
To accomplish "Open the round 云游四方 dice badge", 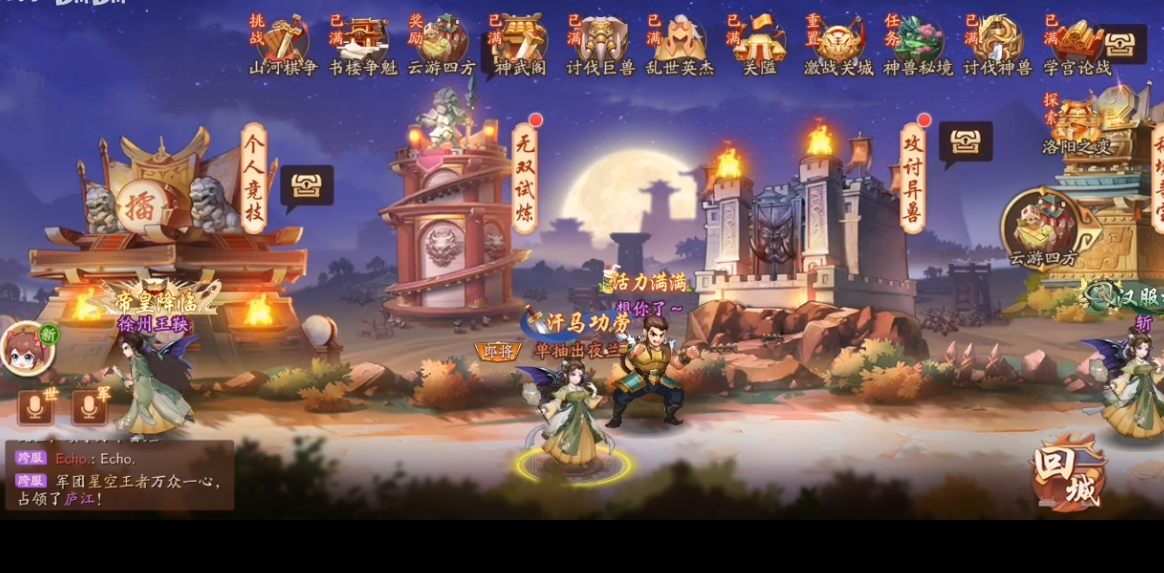I will (x=1042, y=225).
